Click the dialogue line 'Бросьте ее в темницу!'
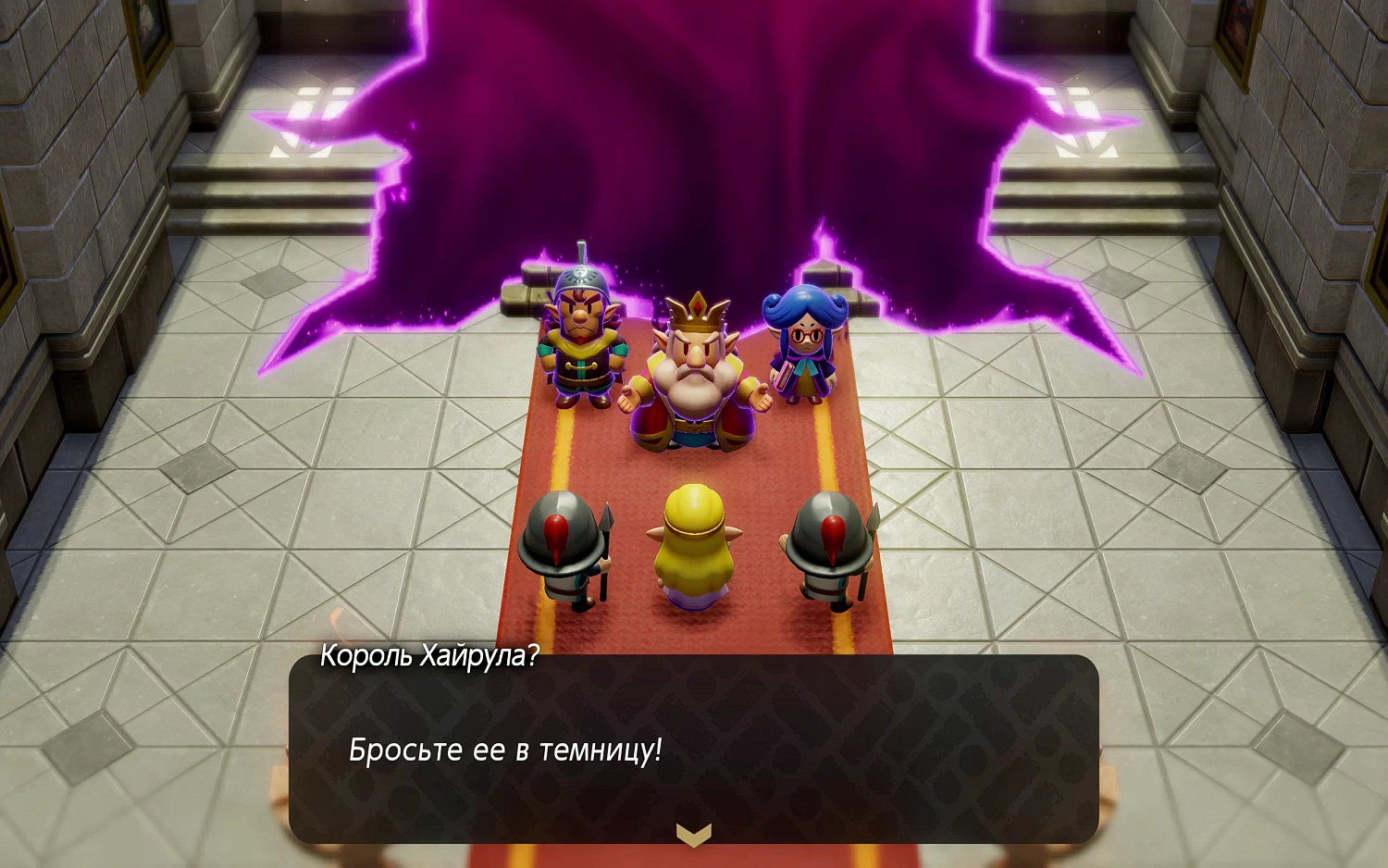Viewport: 1388px width, 868px height. point(510,751)
